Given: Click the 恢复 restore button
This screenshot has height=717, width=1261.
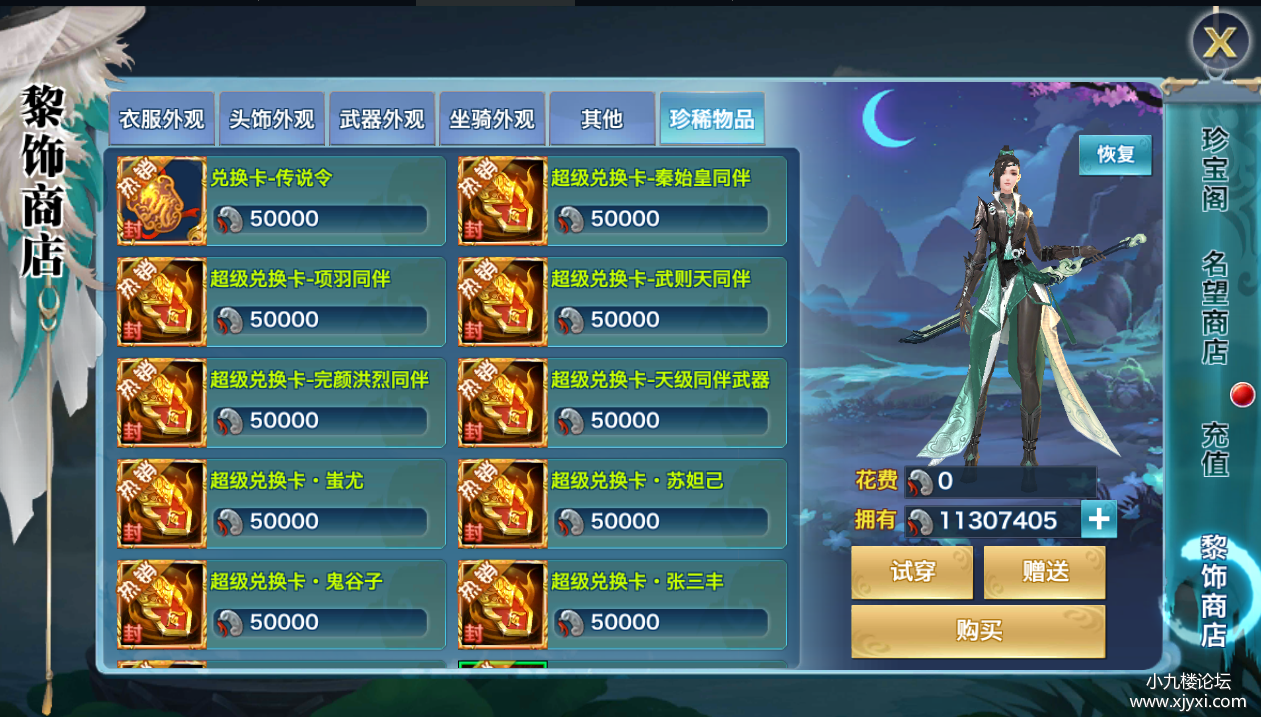Looking at the screenshot, I should [x=1115, y=155].
